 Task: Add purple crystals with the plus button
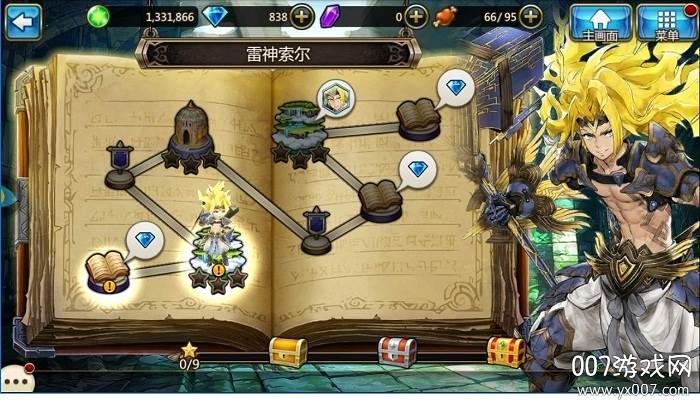(x=416, y=17)
